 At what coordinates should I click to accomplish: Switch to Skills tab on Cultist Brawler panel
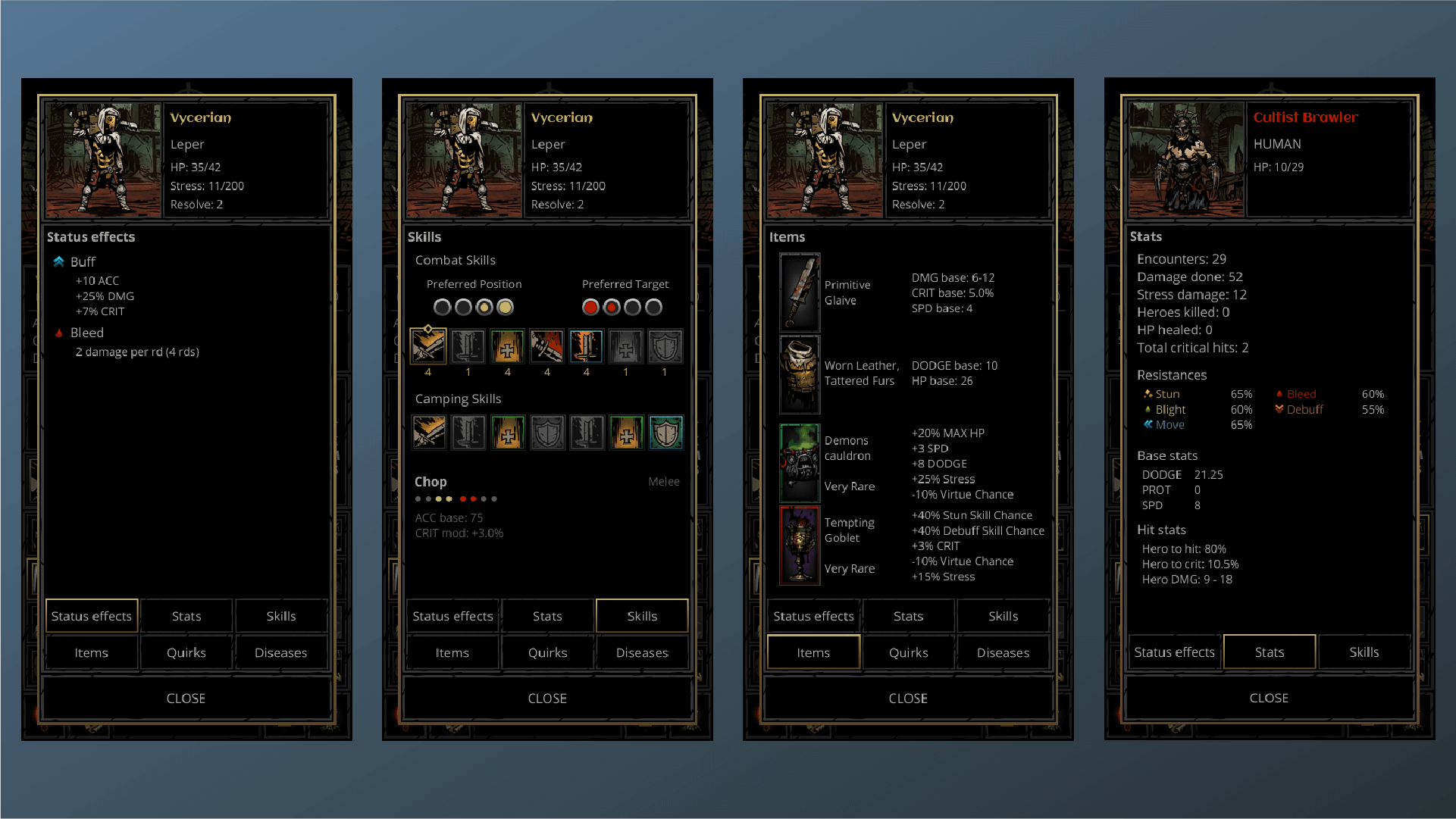point(1364,652)
